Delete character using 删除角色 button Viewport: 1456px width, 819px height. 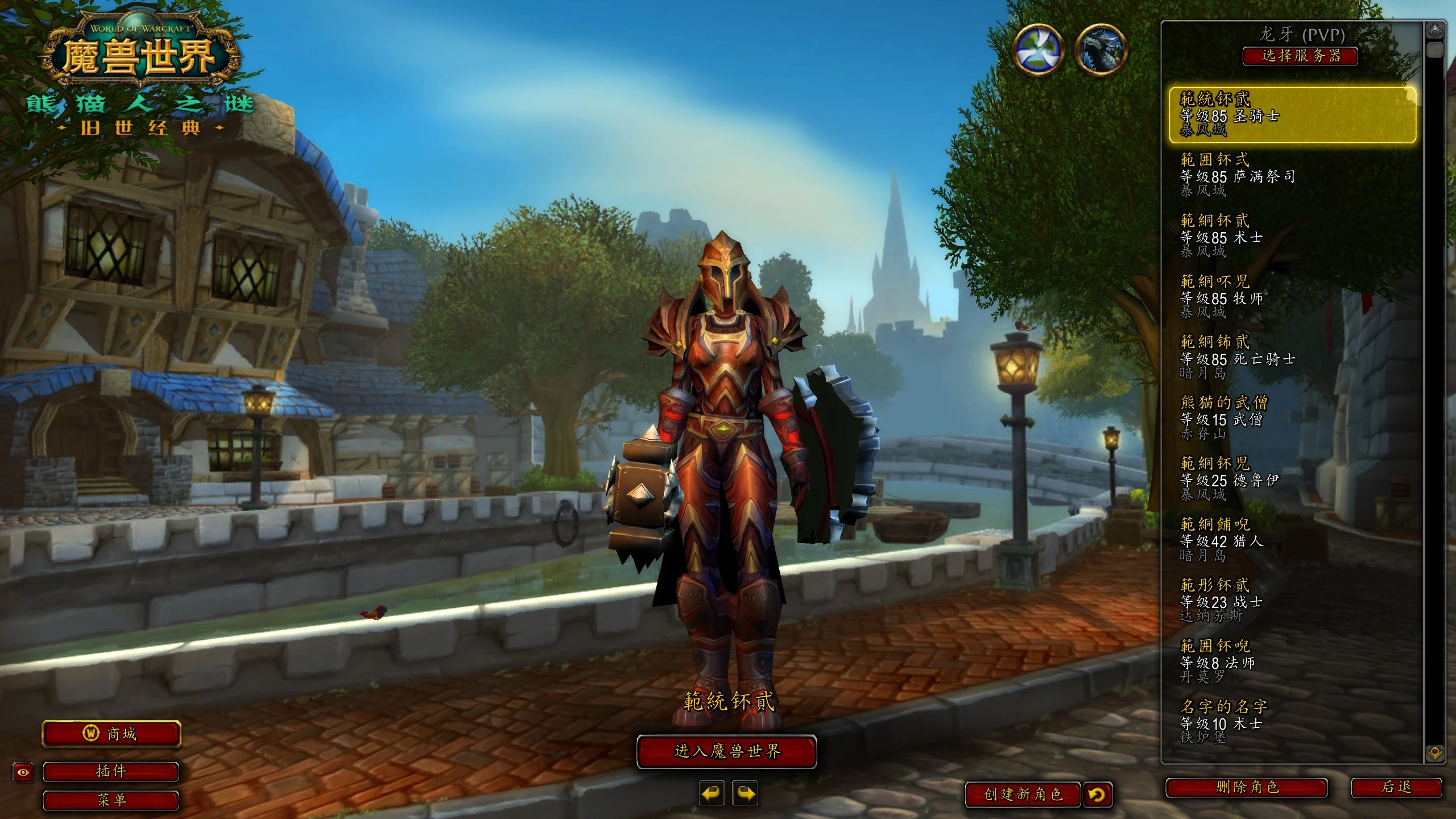coord(1247,788)
